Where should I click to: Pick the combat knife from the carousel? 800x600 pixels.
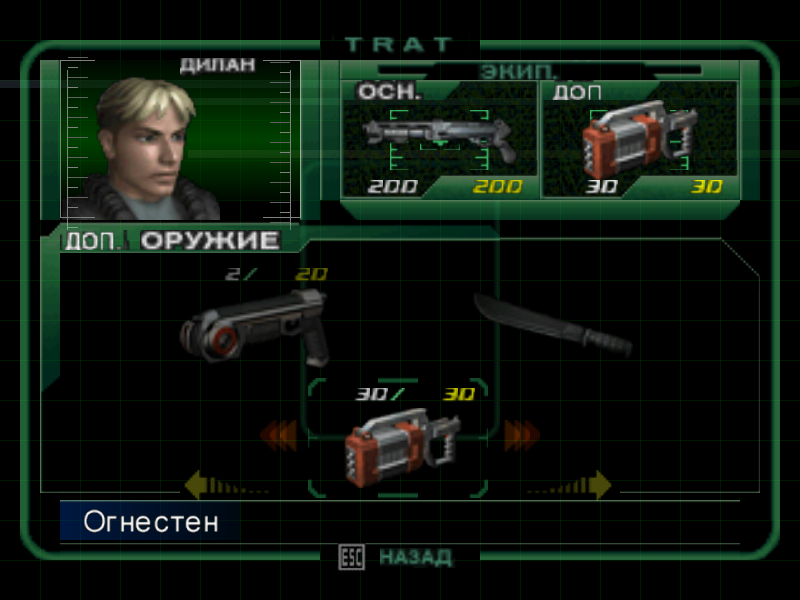pos(553,325)
